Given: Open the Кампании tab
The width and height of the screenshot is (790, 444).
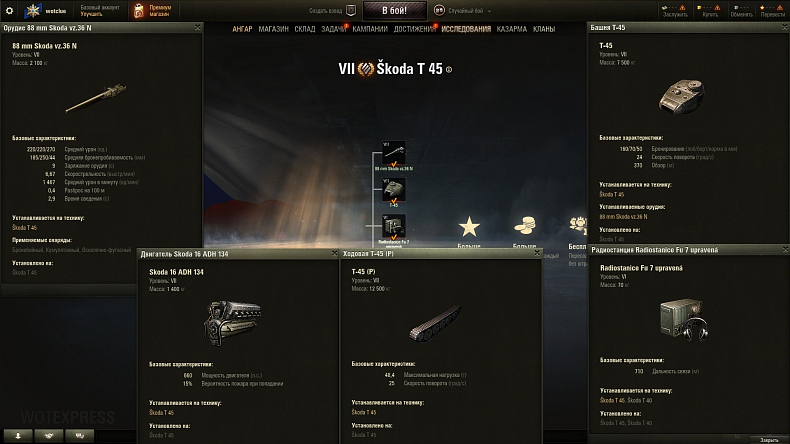Looking at the screenshot, I should point(370,29).
